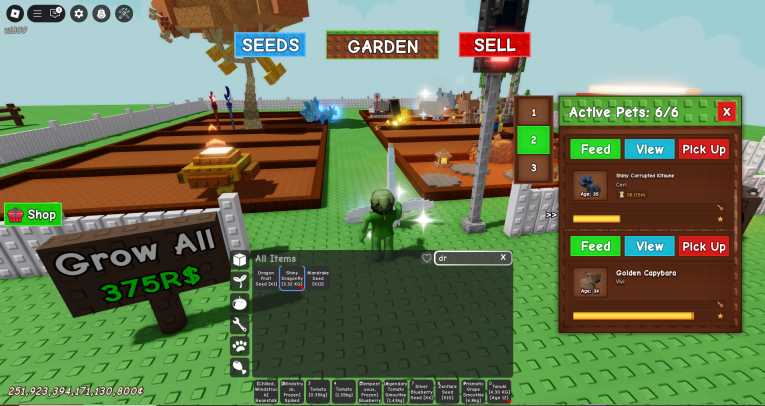Teleport to the SELL stand
This screenshot has width=765, height=406.
494,45
